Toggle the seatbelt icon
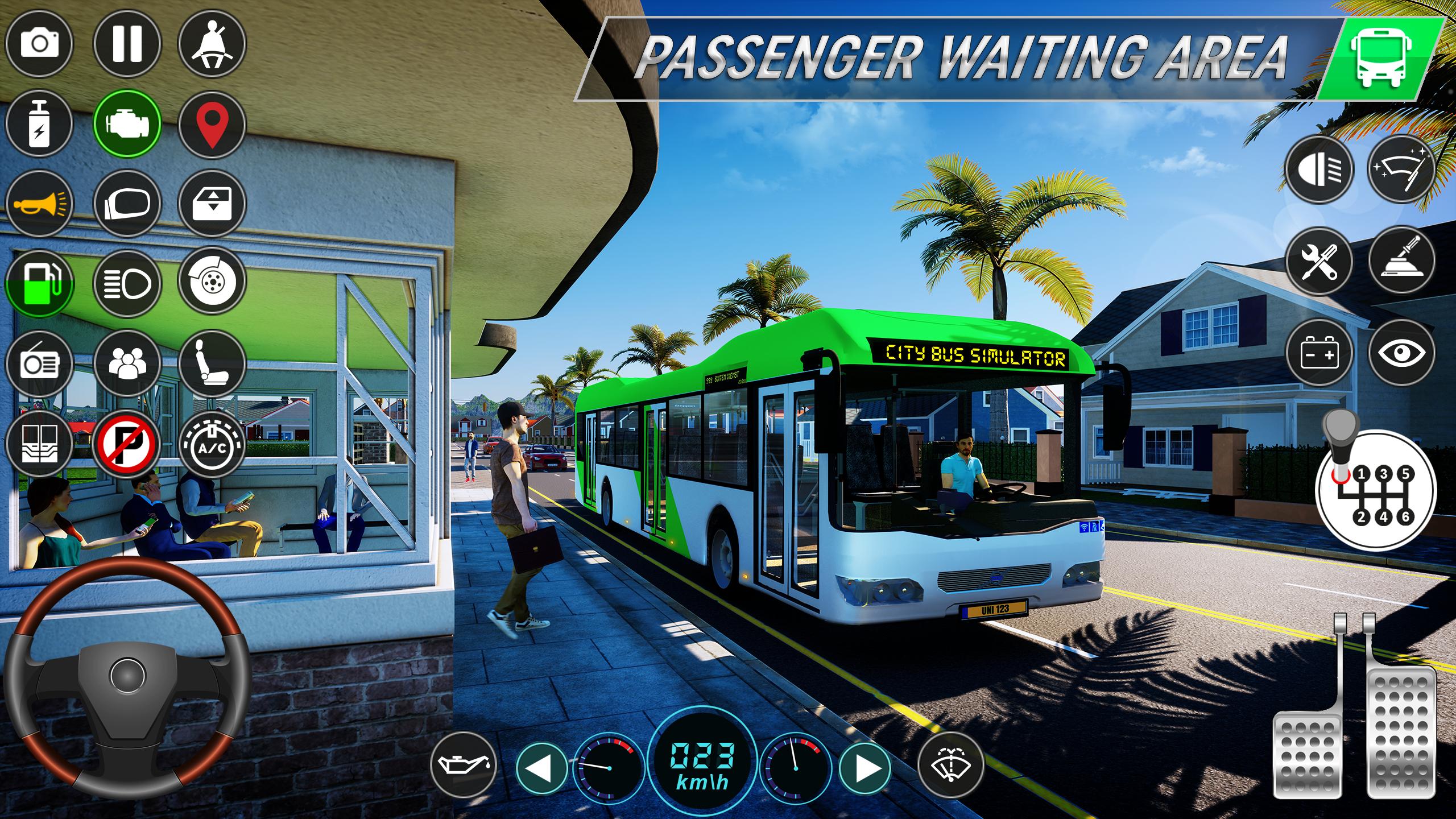 [212, 44]
